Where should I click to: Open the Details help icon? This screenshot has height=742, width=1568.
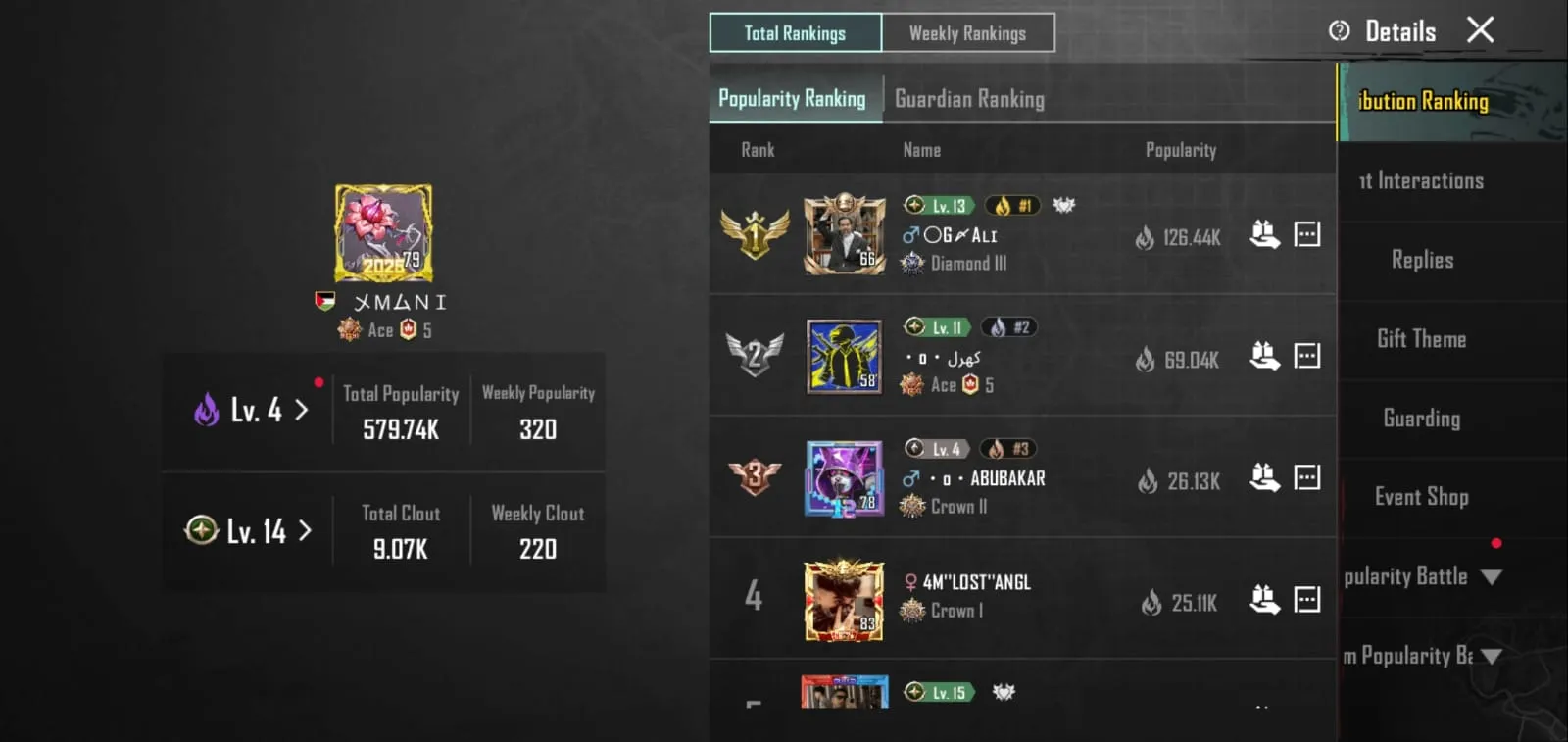pos(1340,30)
